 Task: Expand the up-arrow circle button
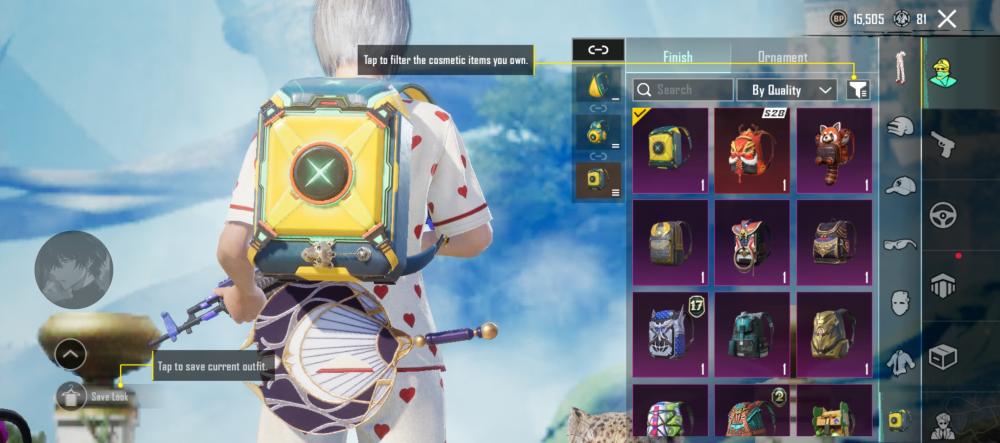click(70, 354)
